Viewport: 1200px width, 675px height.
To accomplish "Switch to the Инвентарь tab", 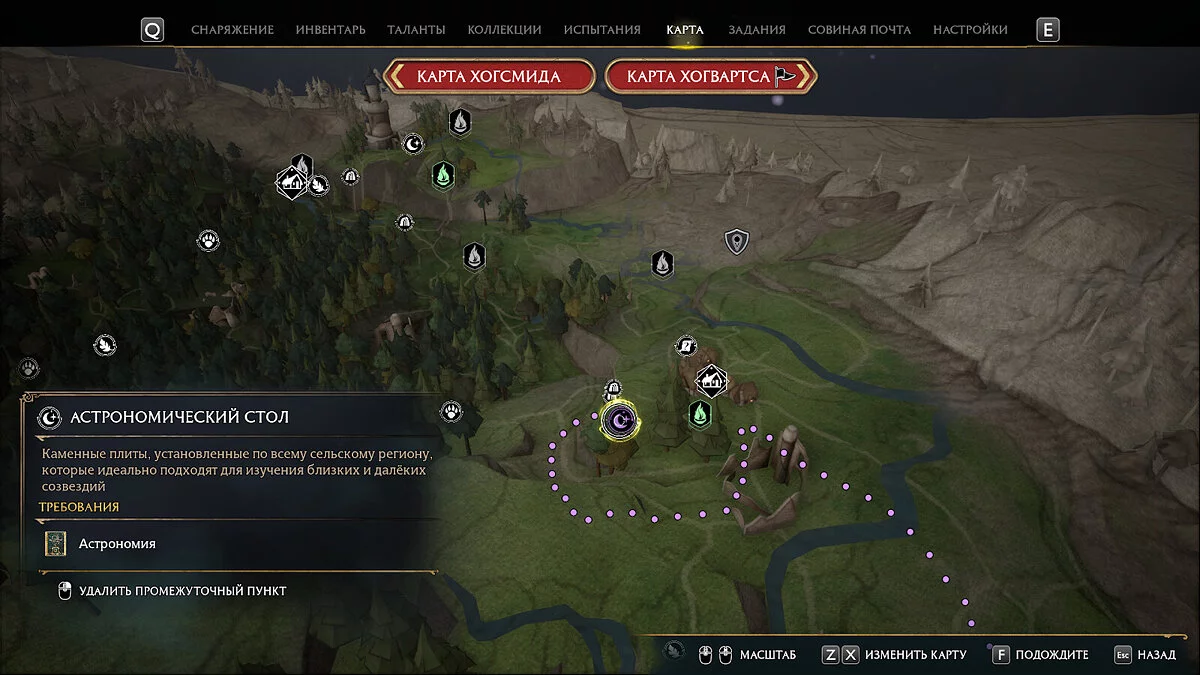I will click(x=330, y=30).
